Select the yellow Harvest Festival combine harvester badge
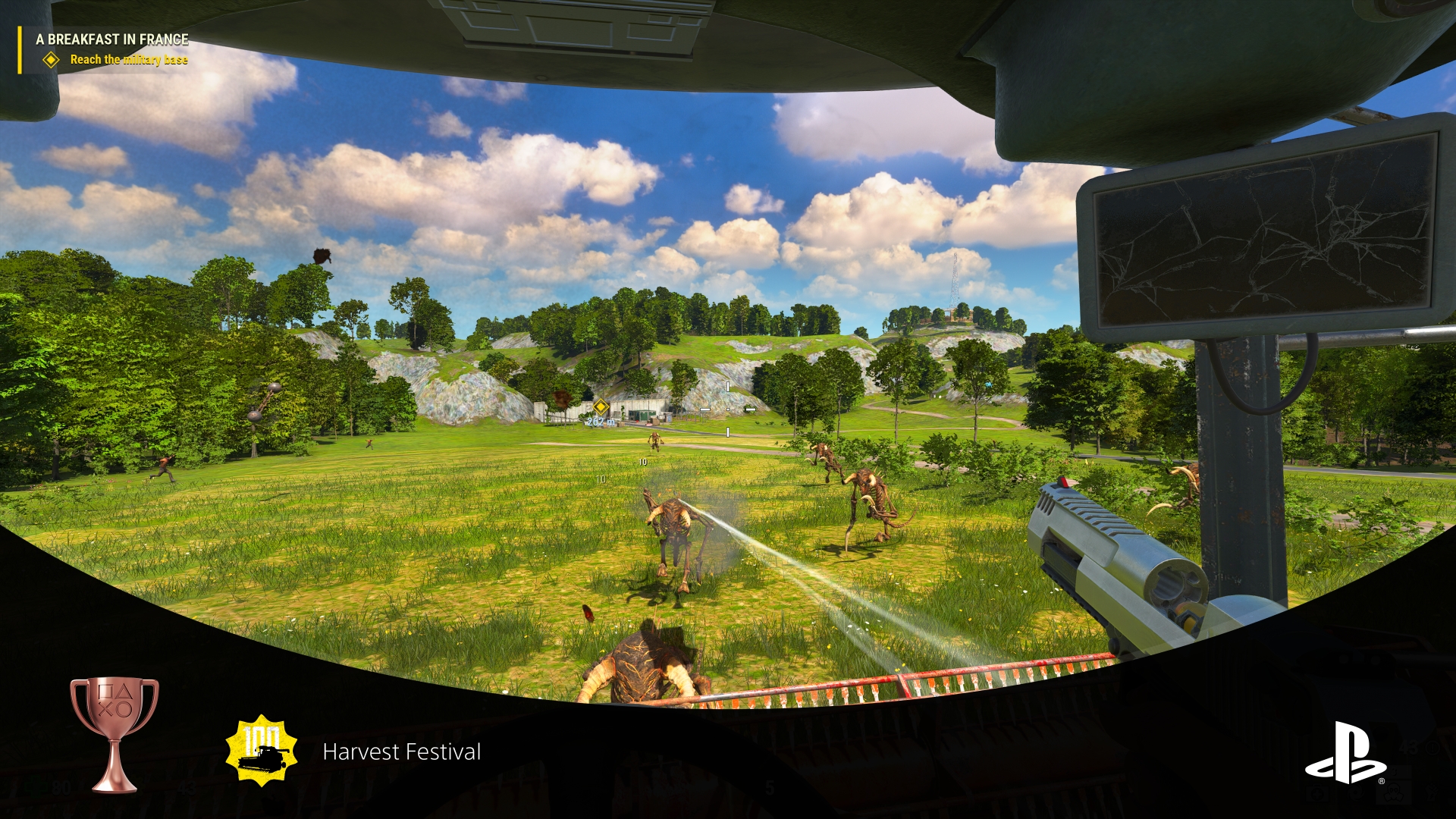The width and height of the screenshot is (1456, 819). pos(262,751)
